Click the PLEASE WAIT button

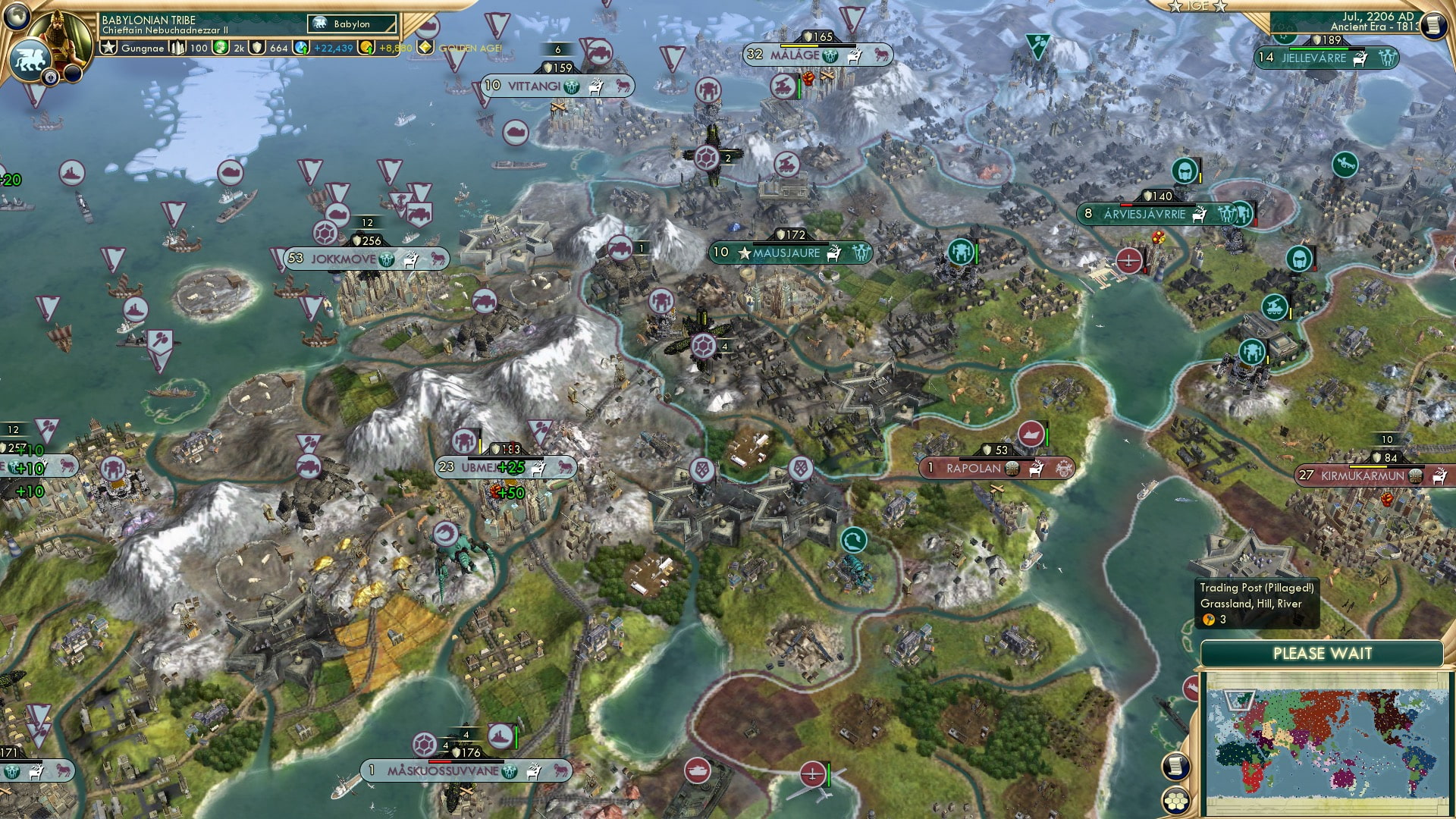(1323, 652)
